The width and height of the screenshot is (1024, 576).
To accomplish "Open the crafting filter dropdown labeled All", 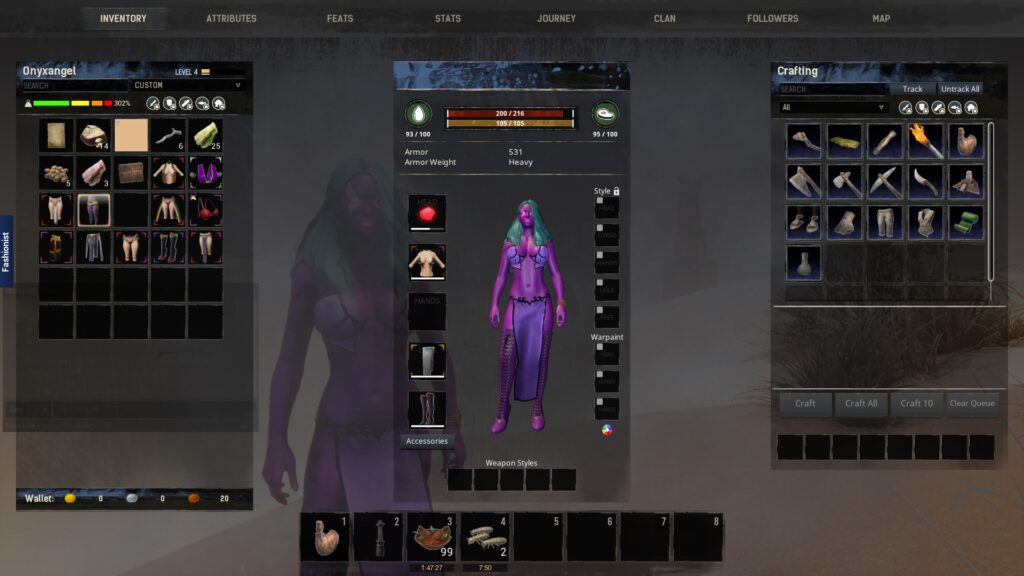I will [834, 107].
